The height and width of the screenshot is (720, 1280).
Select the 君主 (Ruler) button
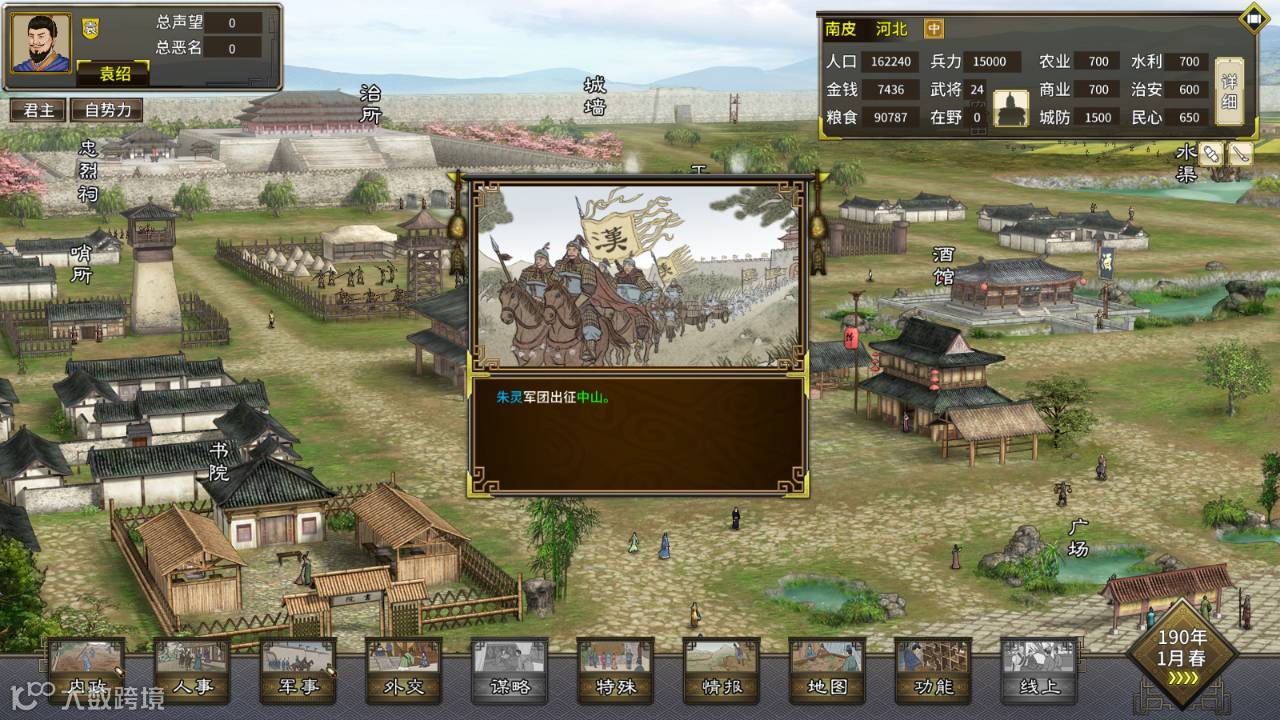(x=38, y=111)
